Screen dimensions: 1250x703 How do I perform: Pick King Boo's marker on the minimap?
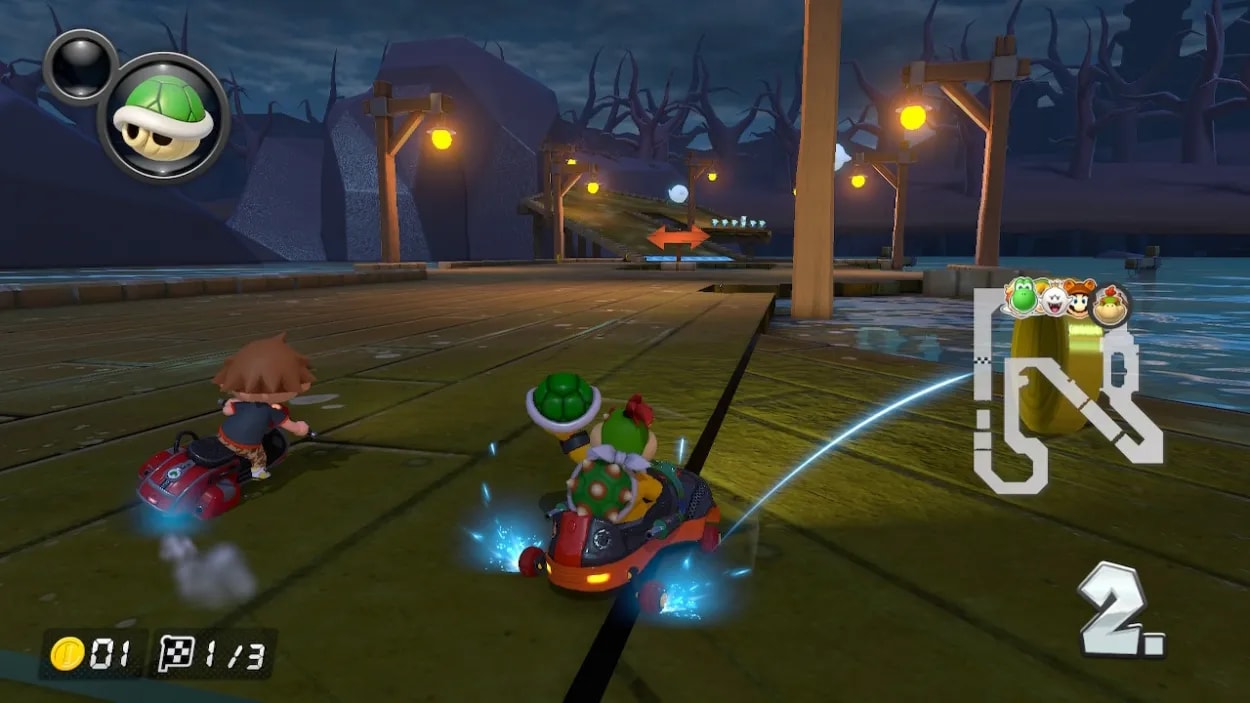tap(1052, 299)
